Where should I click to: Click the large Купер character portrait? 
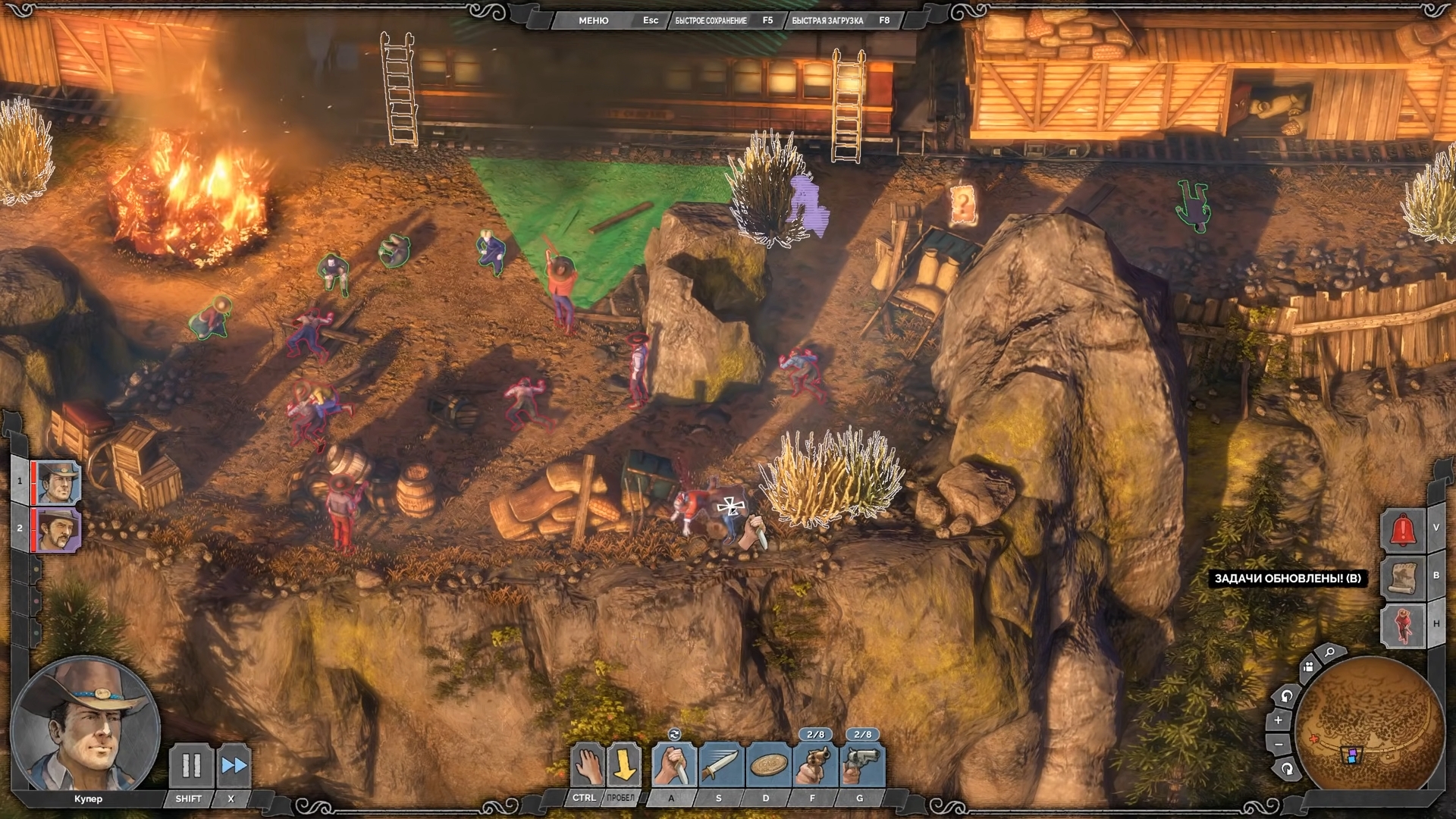coord(85,725)
